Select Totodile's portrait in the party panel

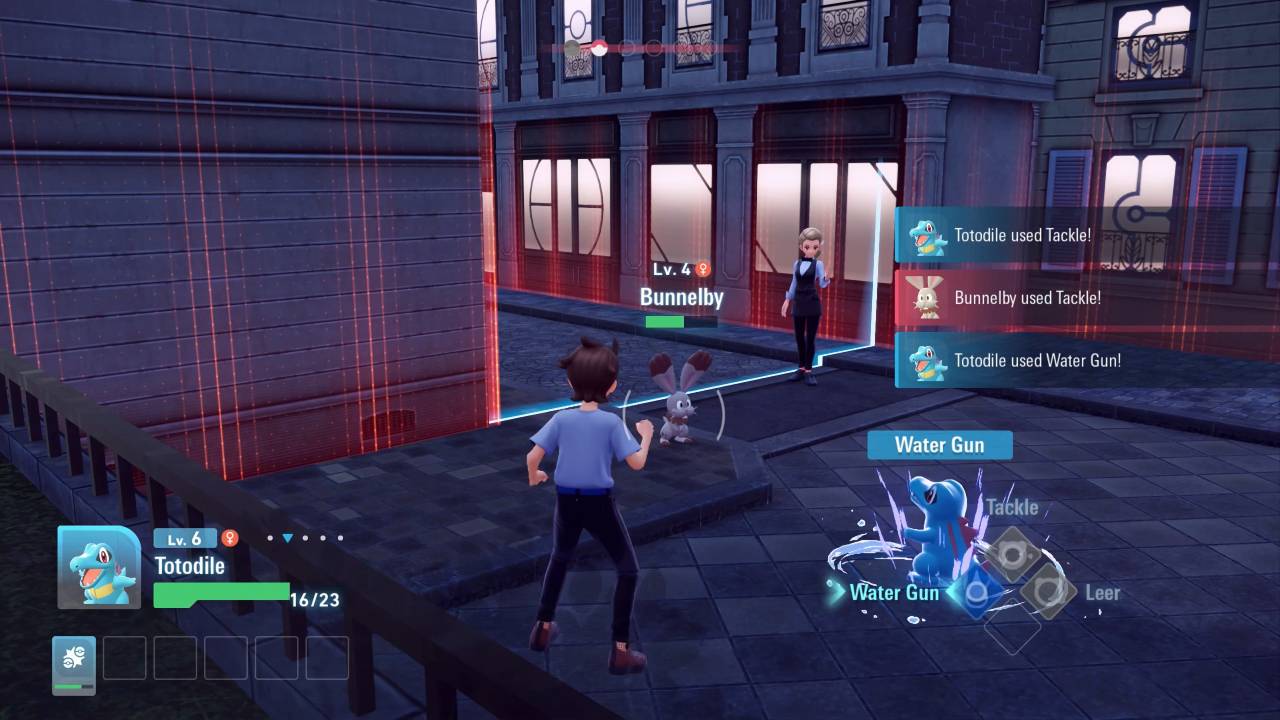(98, 567)
